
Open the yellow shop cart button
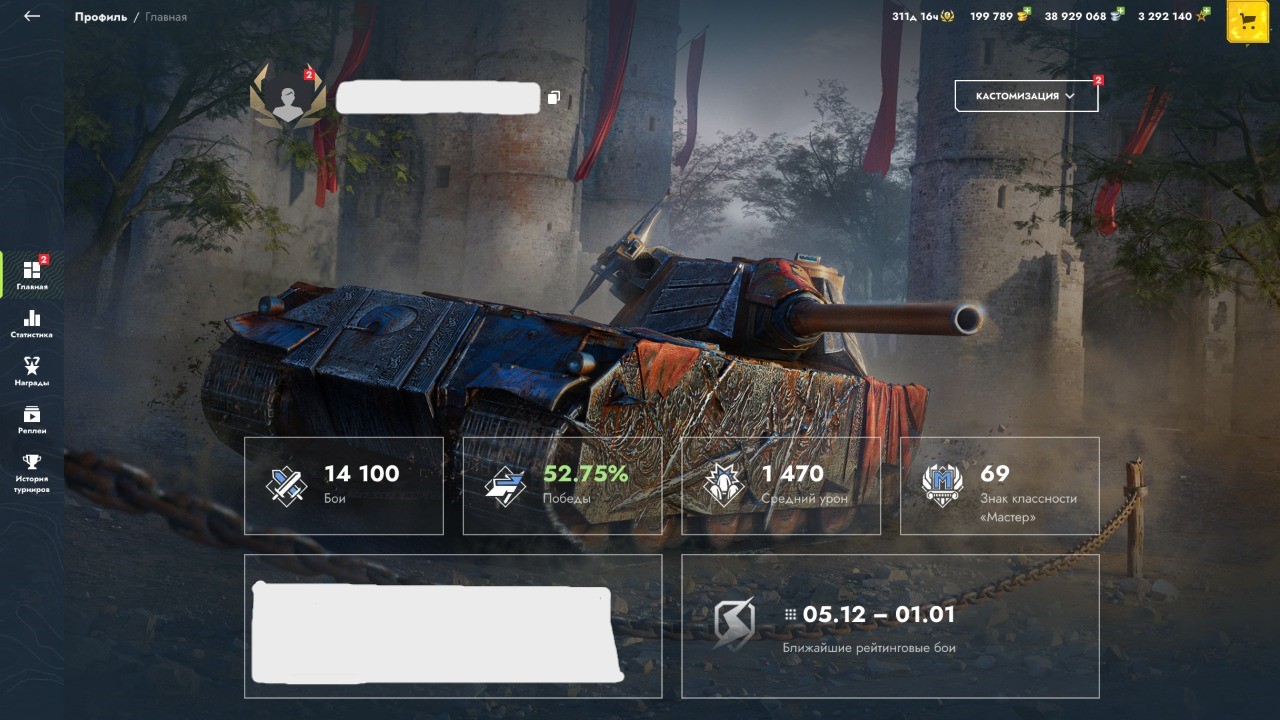1247,21
